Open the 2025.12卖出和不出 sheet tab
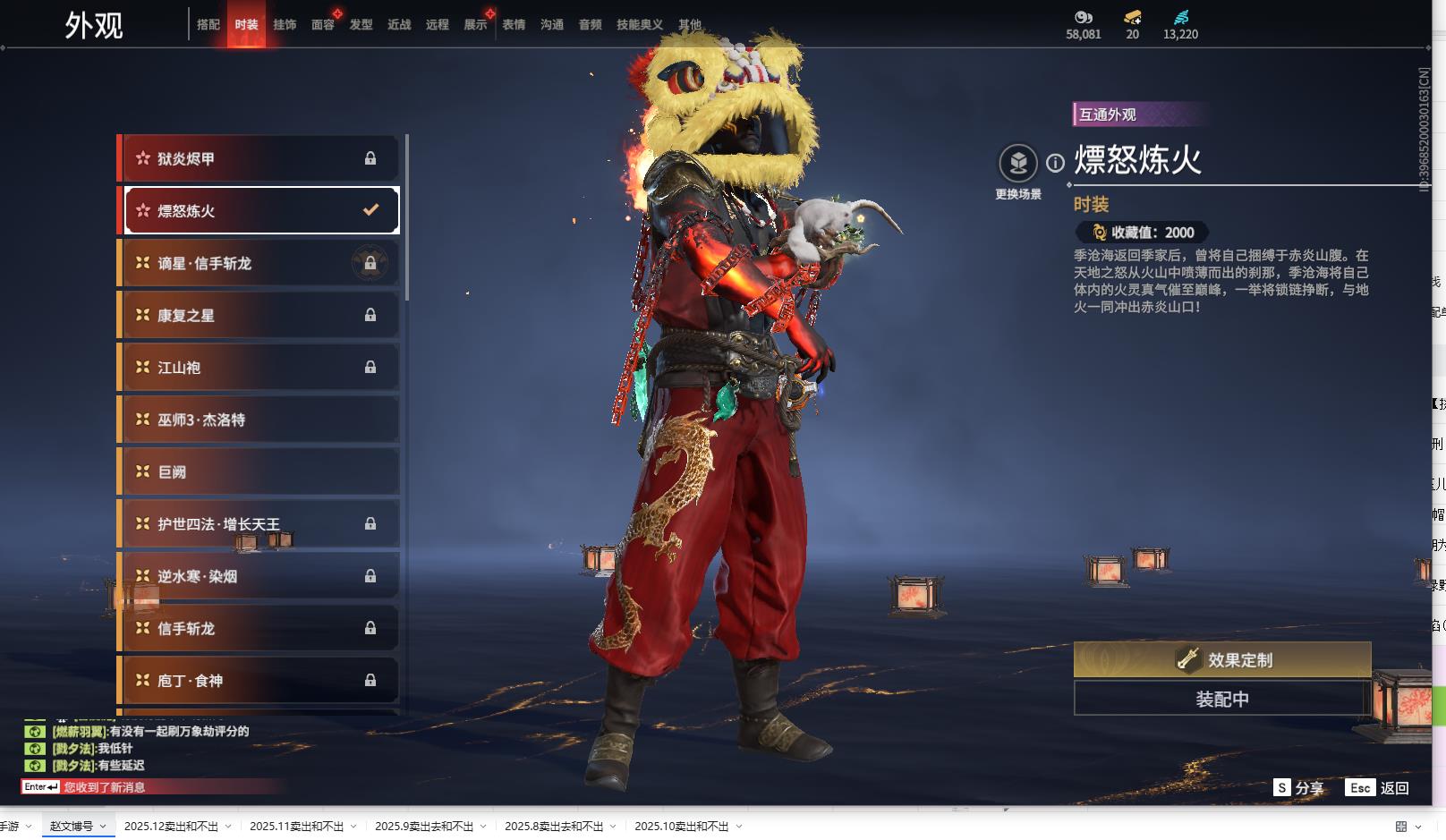Screen dimensions: 1446x840 pos(171,827)
